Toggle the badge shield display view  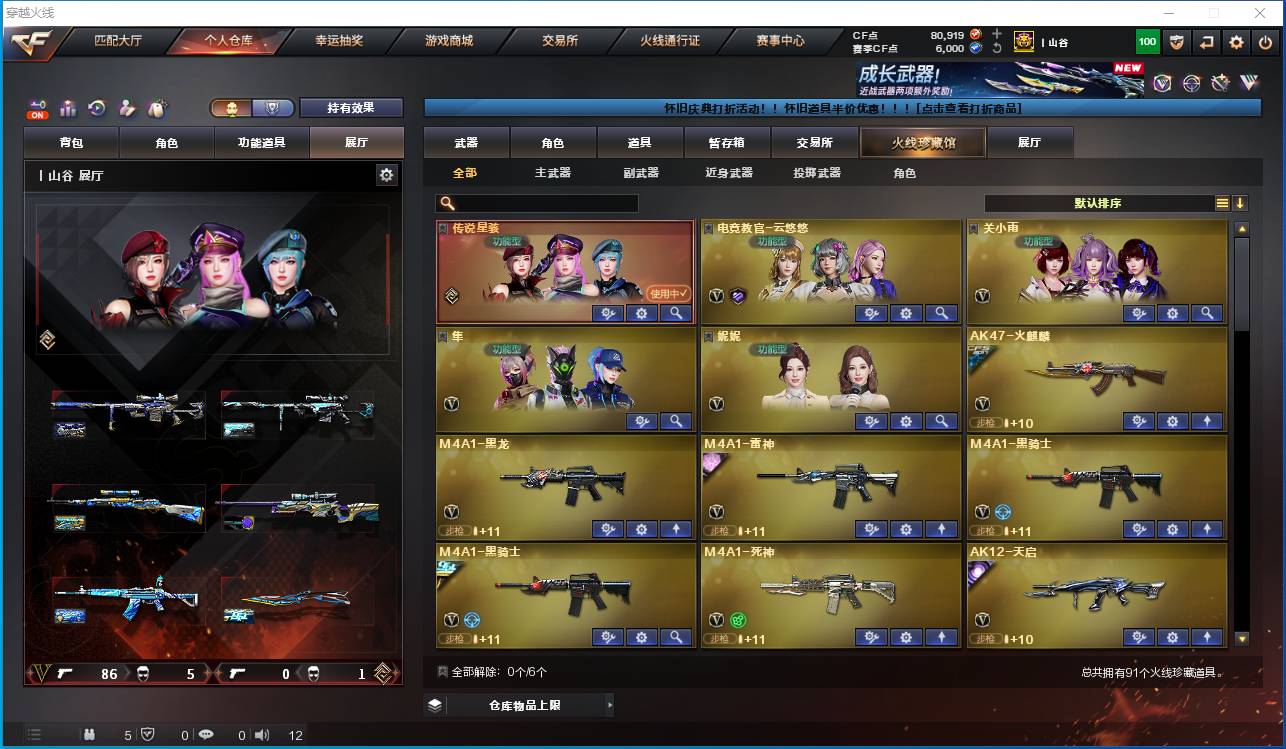coord(272,106)
